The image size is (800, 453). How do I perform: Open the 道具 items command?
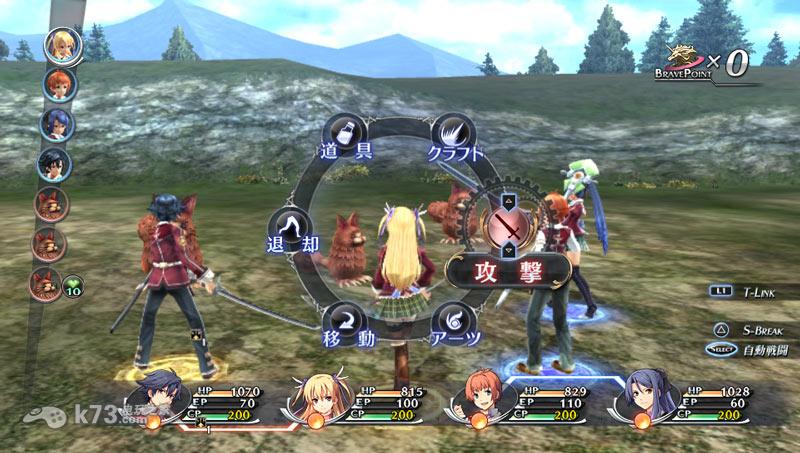pos(345,135)
